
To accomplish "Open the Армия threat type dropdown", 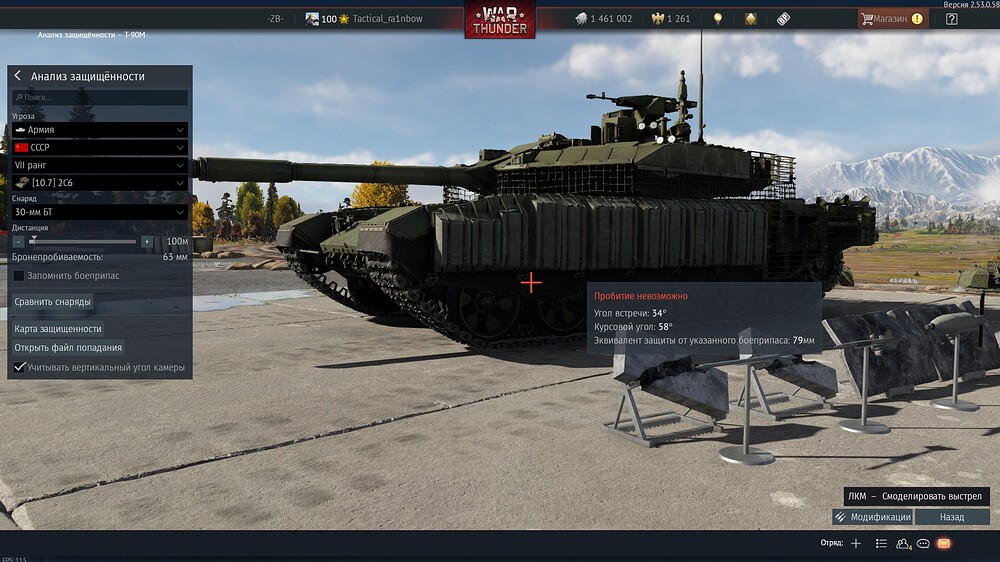I will click(x=100, y=130).
